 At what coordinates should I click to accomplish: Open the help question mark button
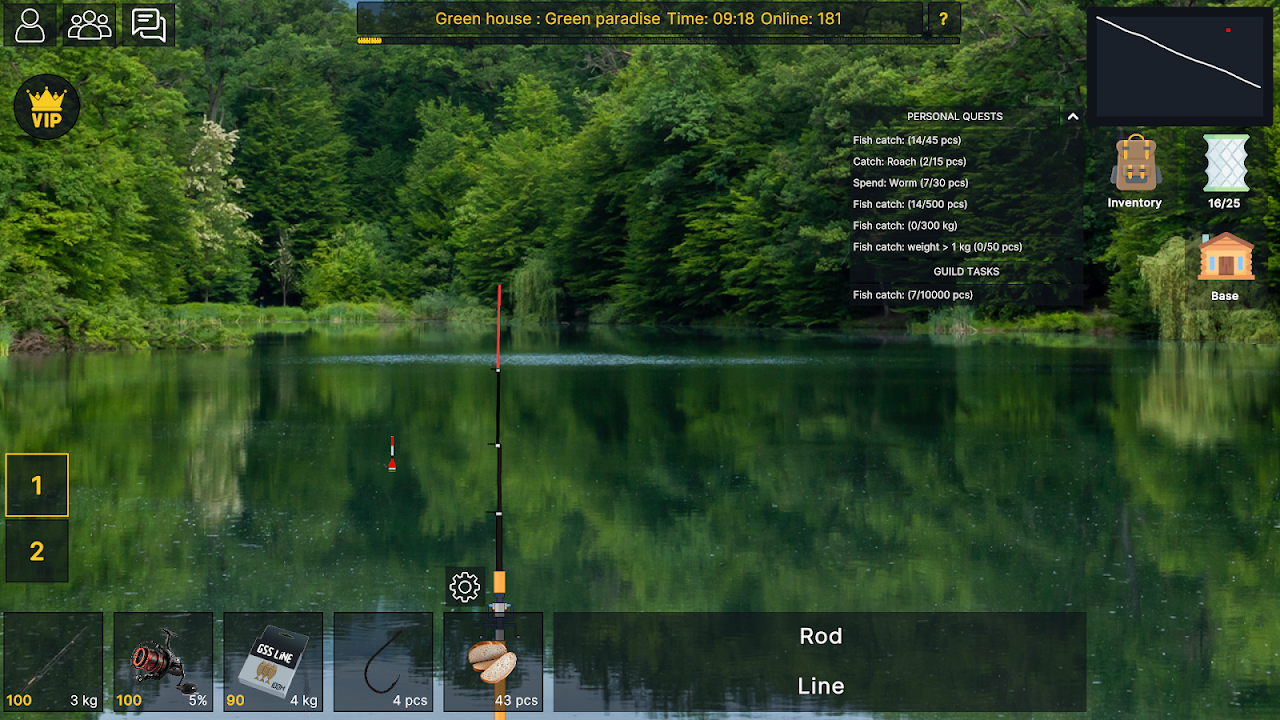coord(943,18)
